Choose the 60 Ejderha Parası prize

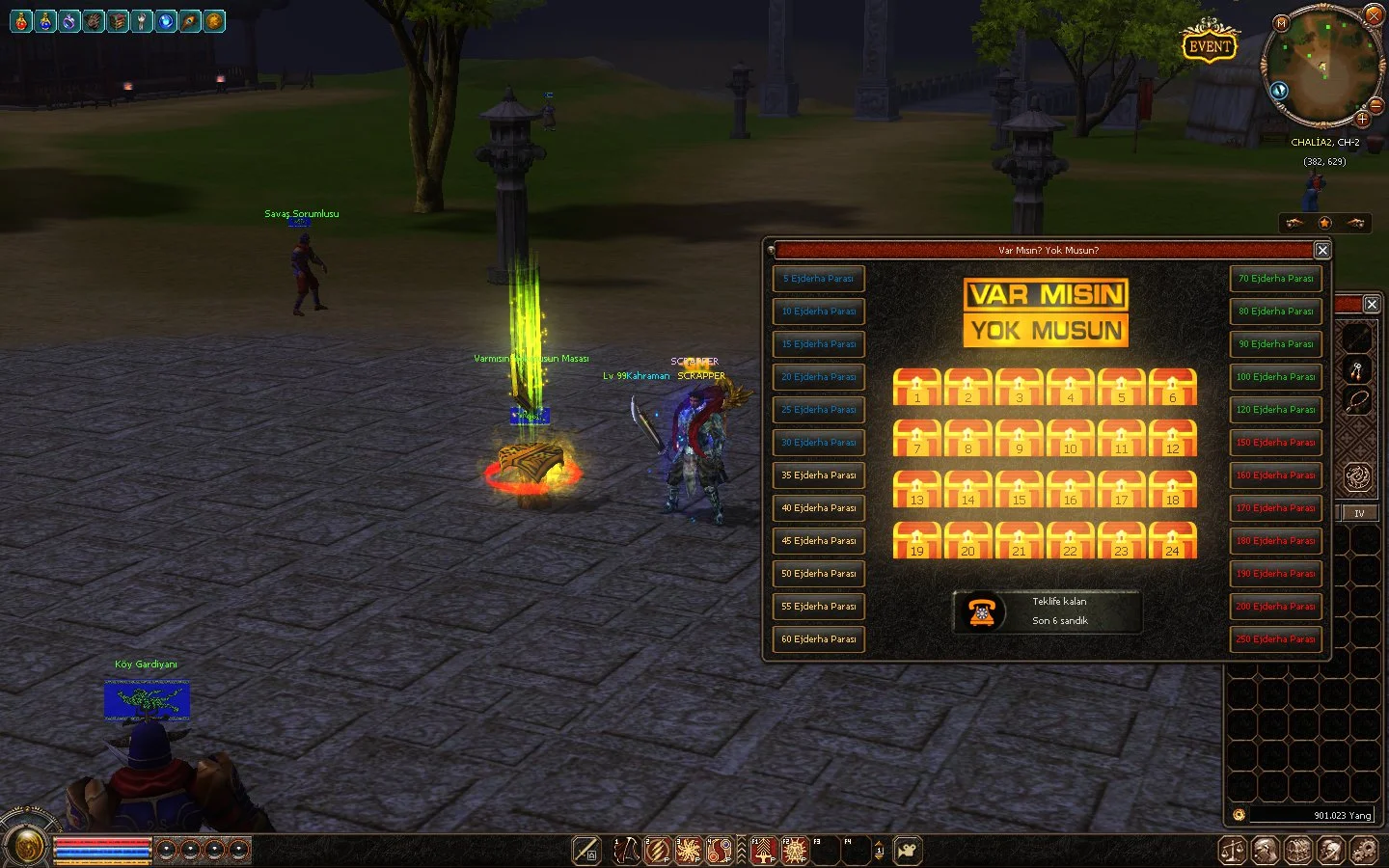pos(818,639)
